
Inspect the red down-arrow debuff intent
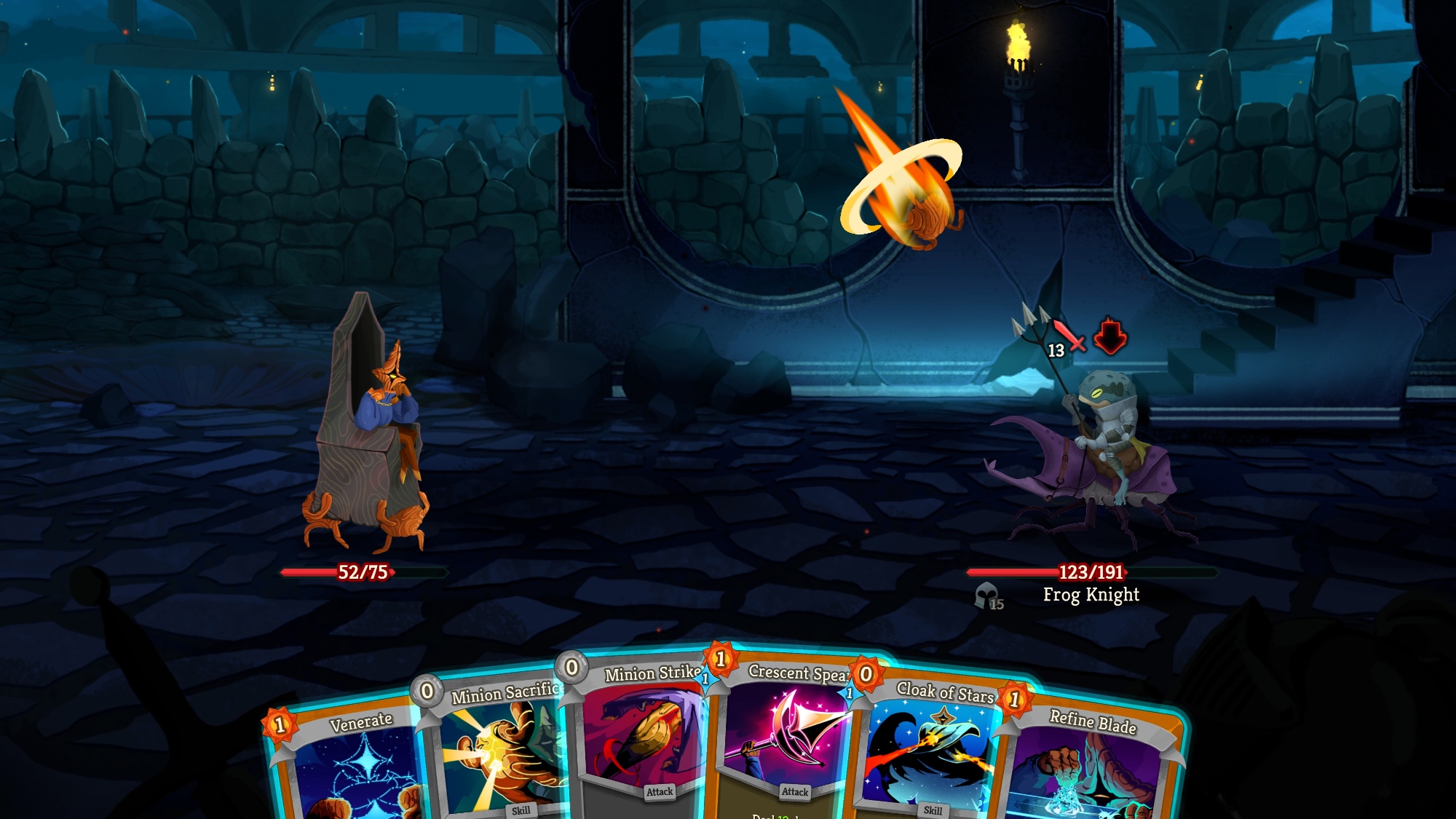[1109, 336]
